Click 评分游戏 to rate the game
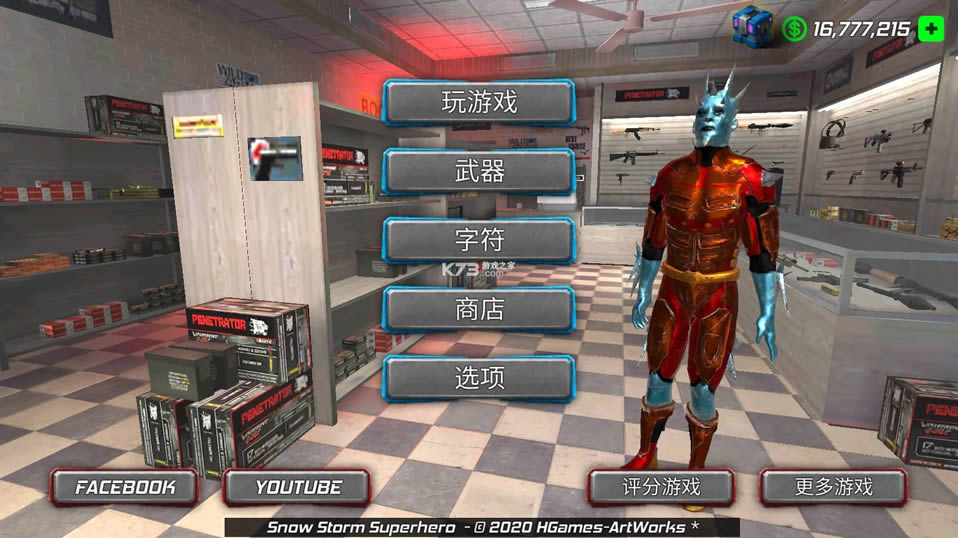This screenshot has height=538, width=958. 661,487
